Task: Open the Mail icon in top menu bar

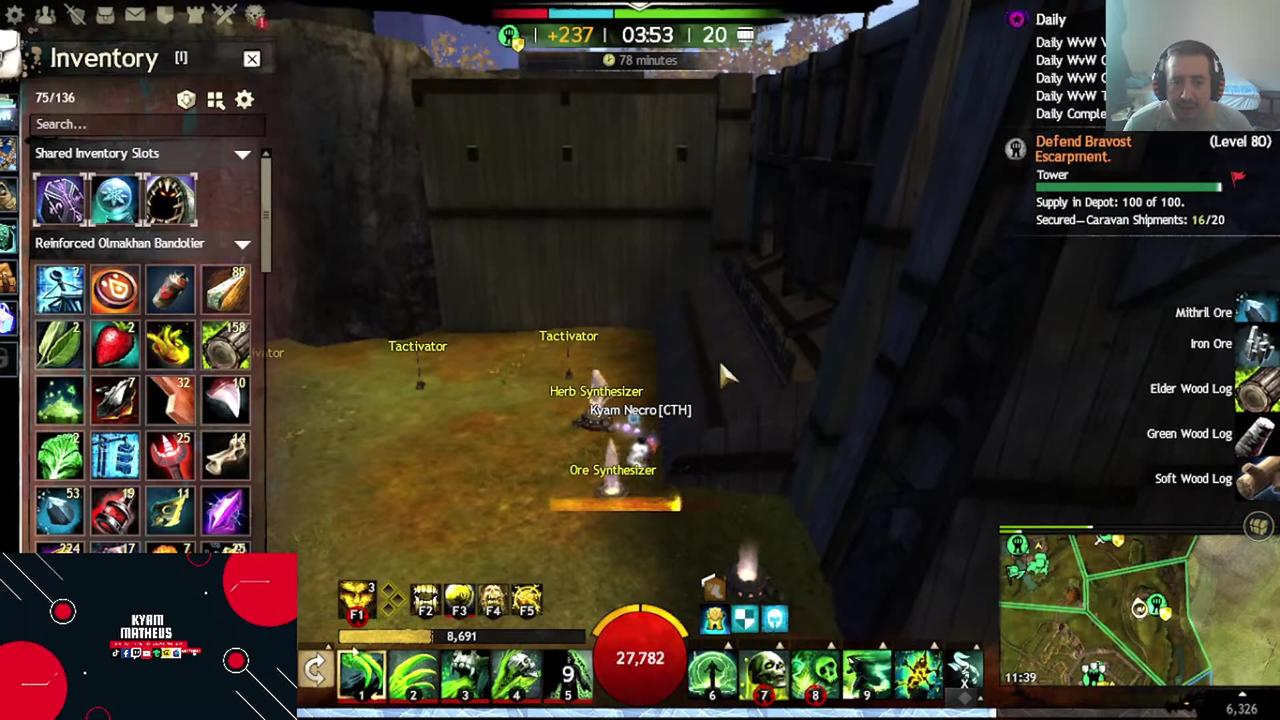Action: pyautogui.click(x=135, y=14)
